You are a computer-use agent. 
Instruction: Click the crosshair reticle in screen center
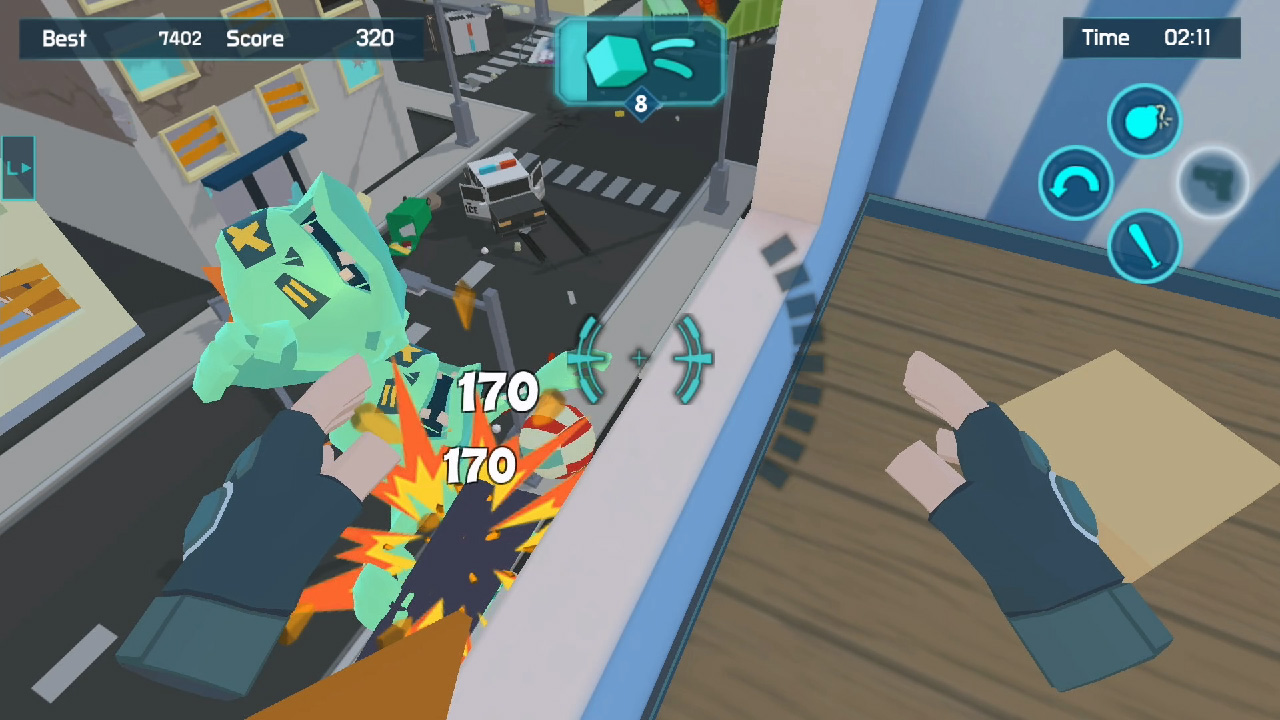coord(638,359)
